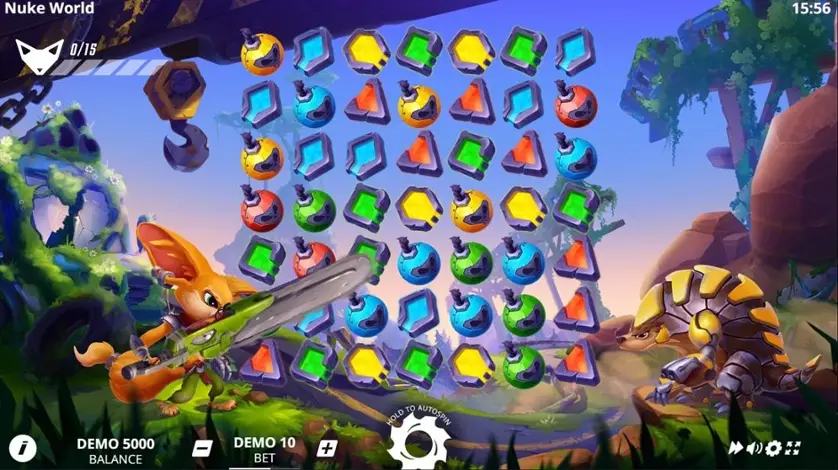
Task: Decrease the bet with the minus button
Action: pyautogui.click(x=202, y=448)
